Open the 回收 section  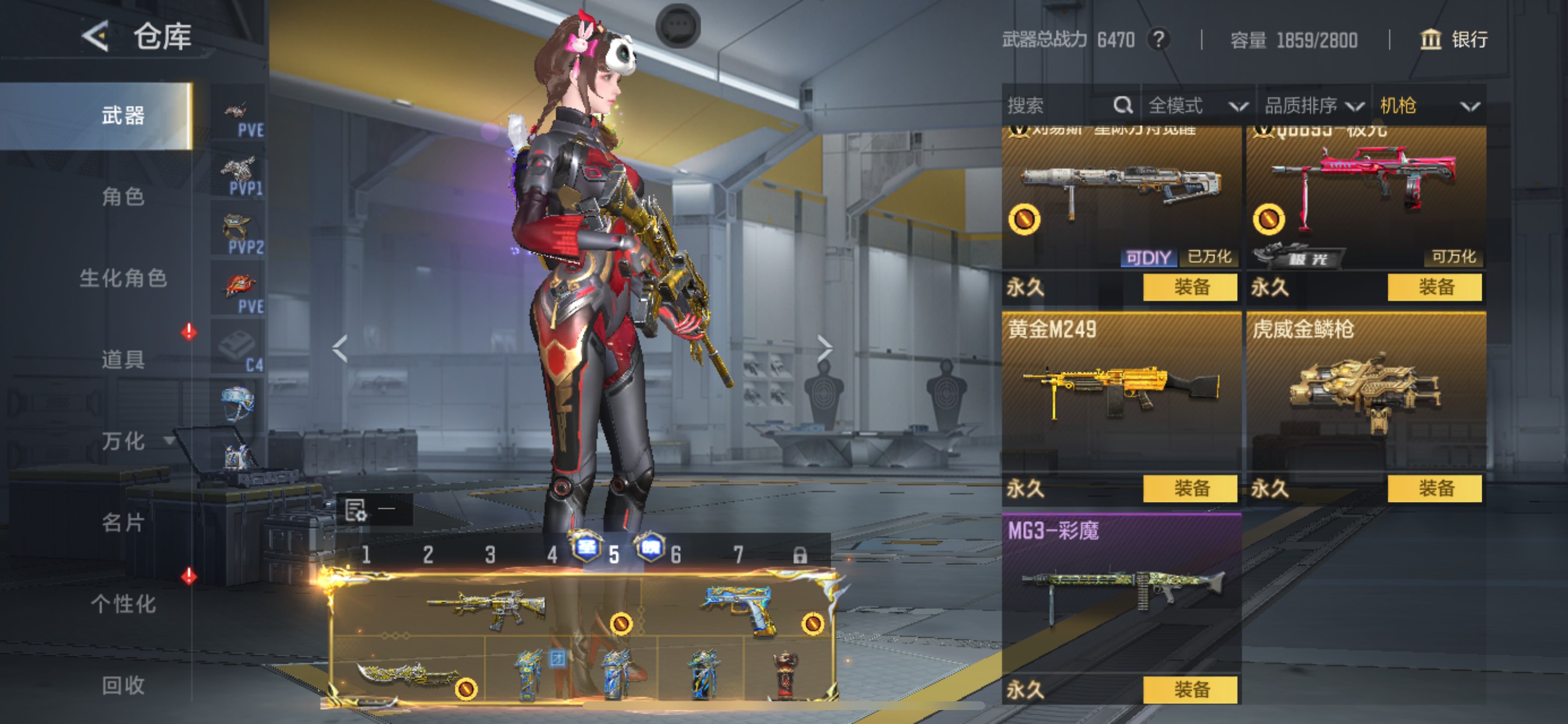click(x=123, y=685)
